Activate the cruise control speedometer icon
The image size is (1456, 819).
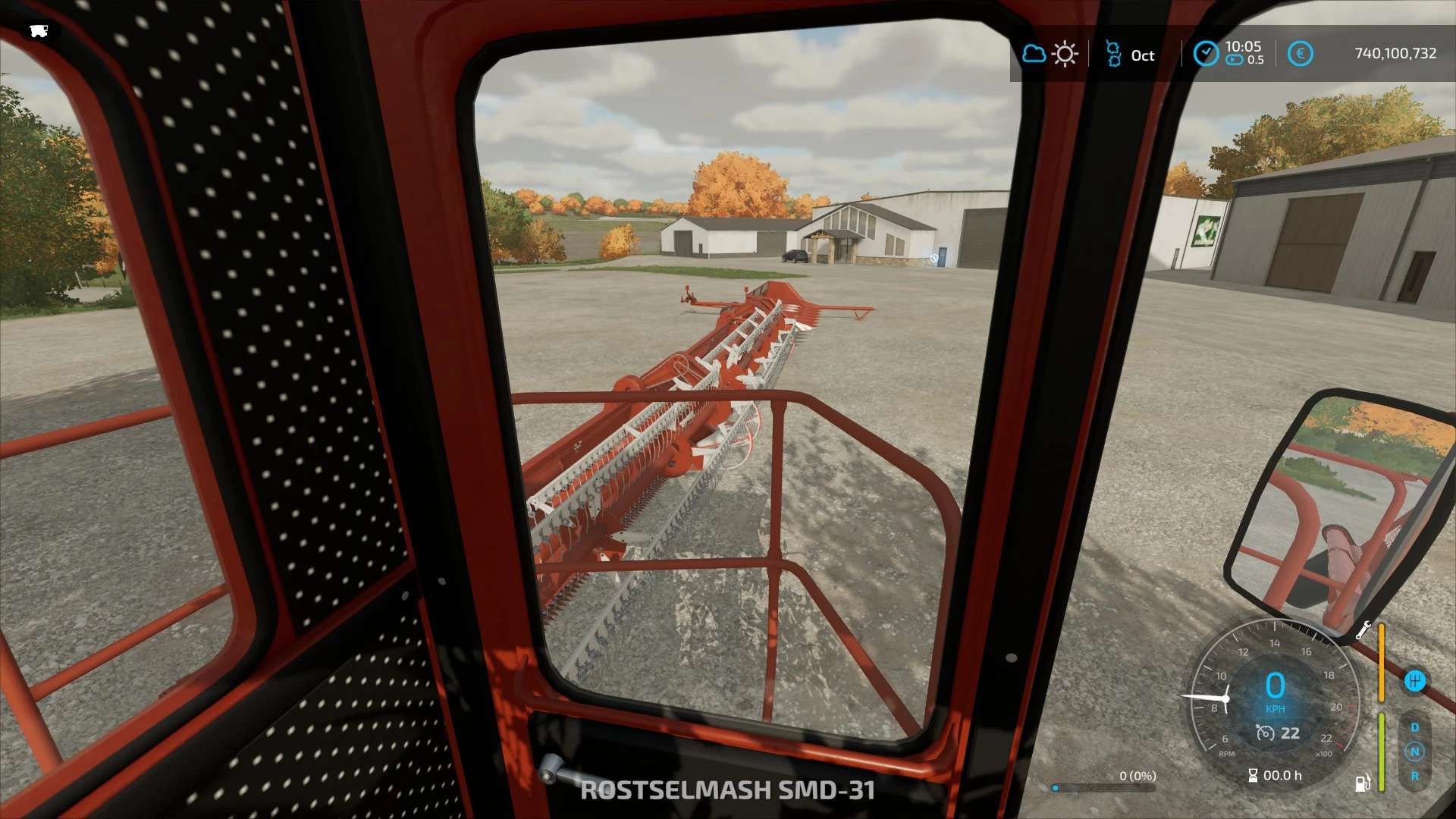pos(1265,733)
